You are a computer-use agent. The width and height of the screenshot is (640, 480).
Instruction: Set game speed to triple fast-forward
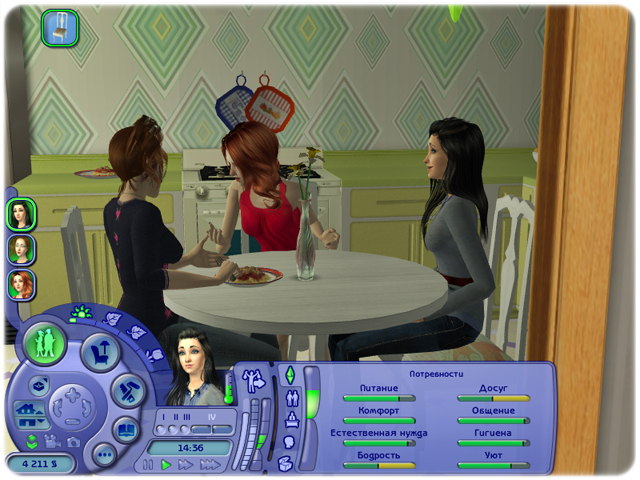tap(210, 465)
